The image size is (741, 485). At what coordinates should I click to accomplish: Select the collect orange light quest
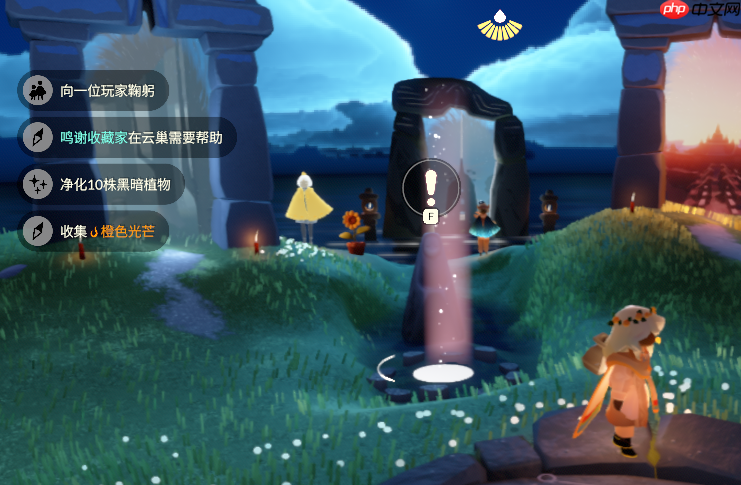click(94, 231)
